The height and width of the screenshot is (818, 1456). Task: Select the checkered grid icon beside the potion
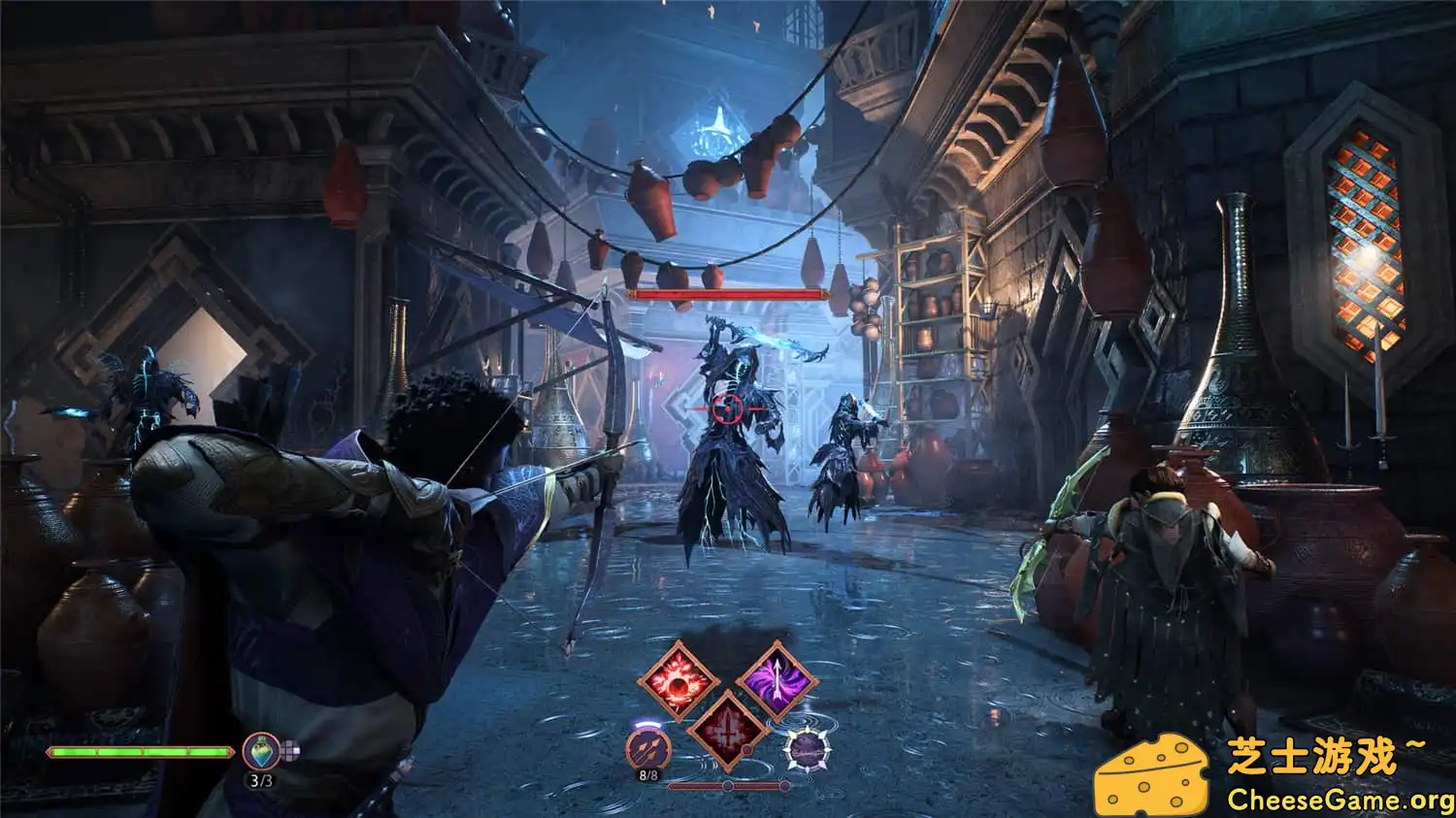coord(290,750)
